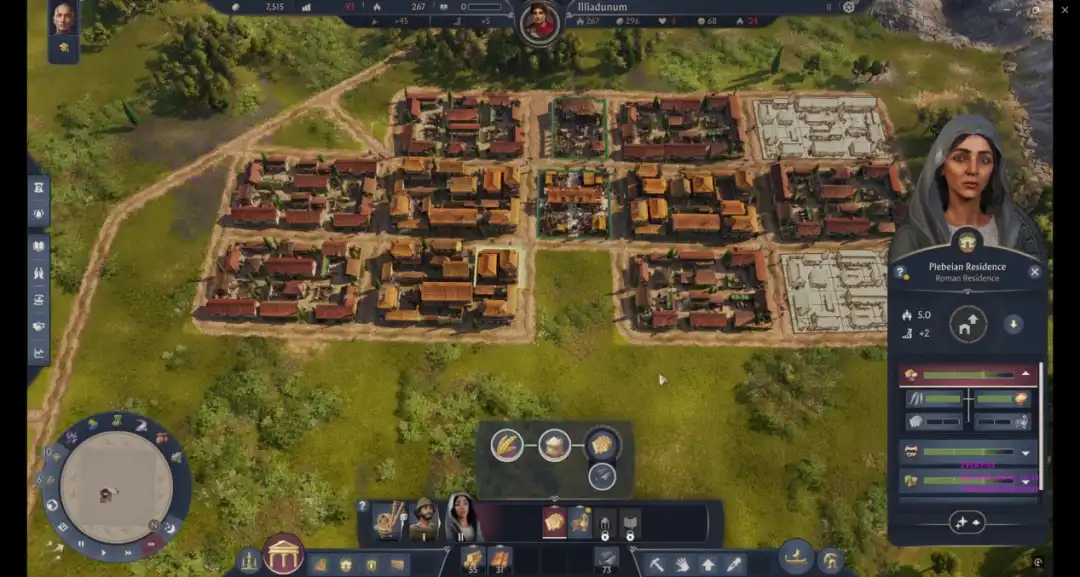
Task: Upgrade the residence with the house arrow button
Action: pyautogui.click(x=968, y=324)
